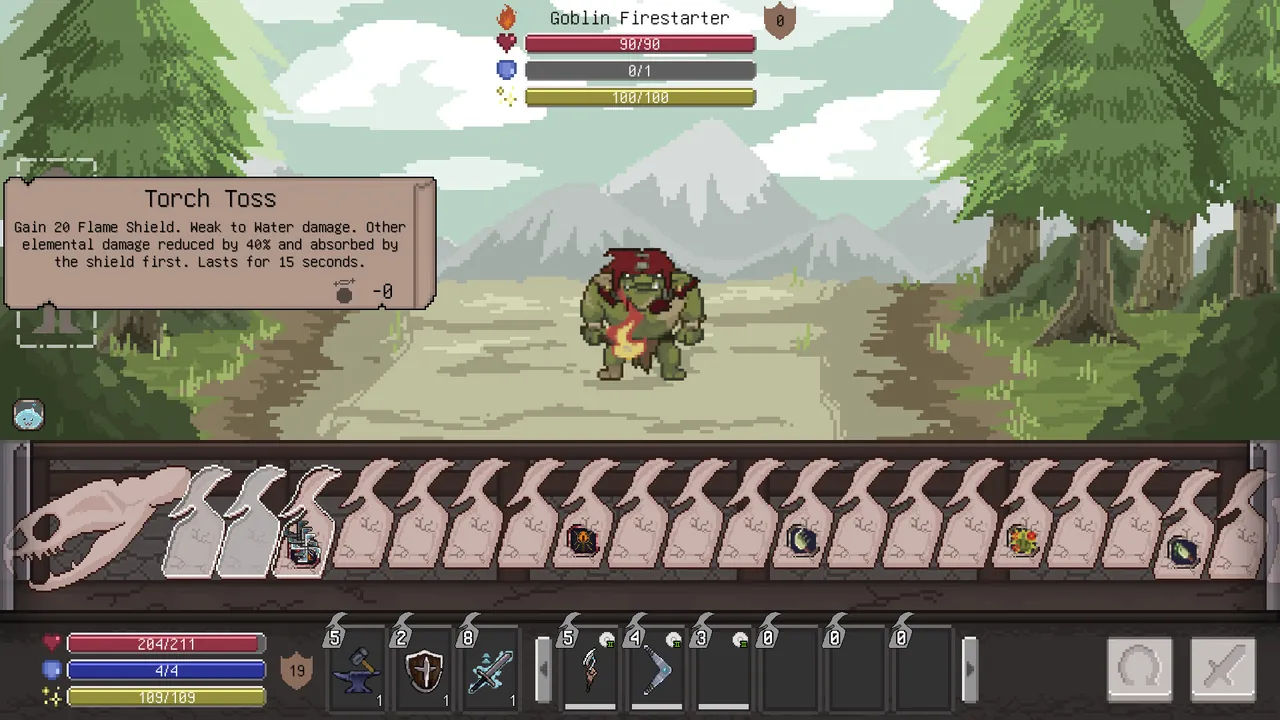
Task: Select the boomerang weapon slot
Action: click(656, 670)
